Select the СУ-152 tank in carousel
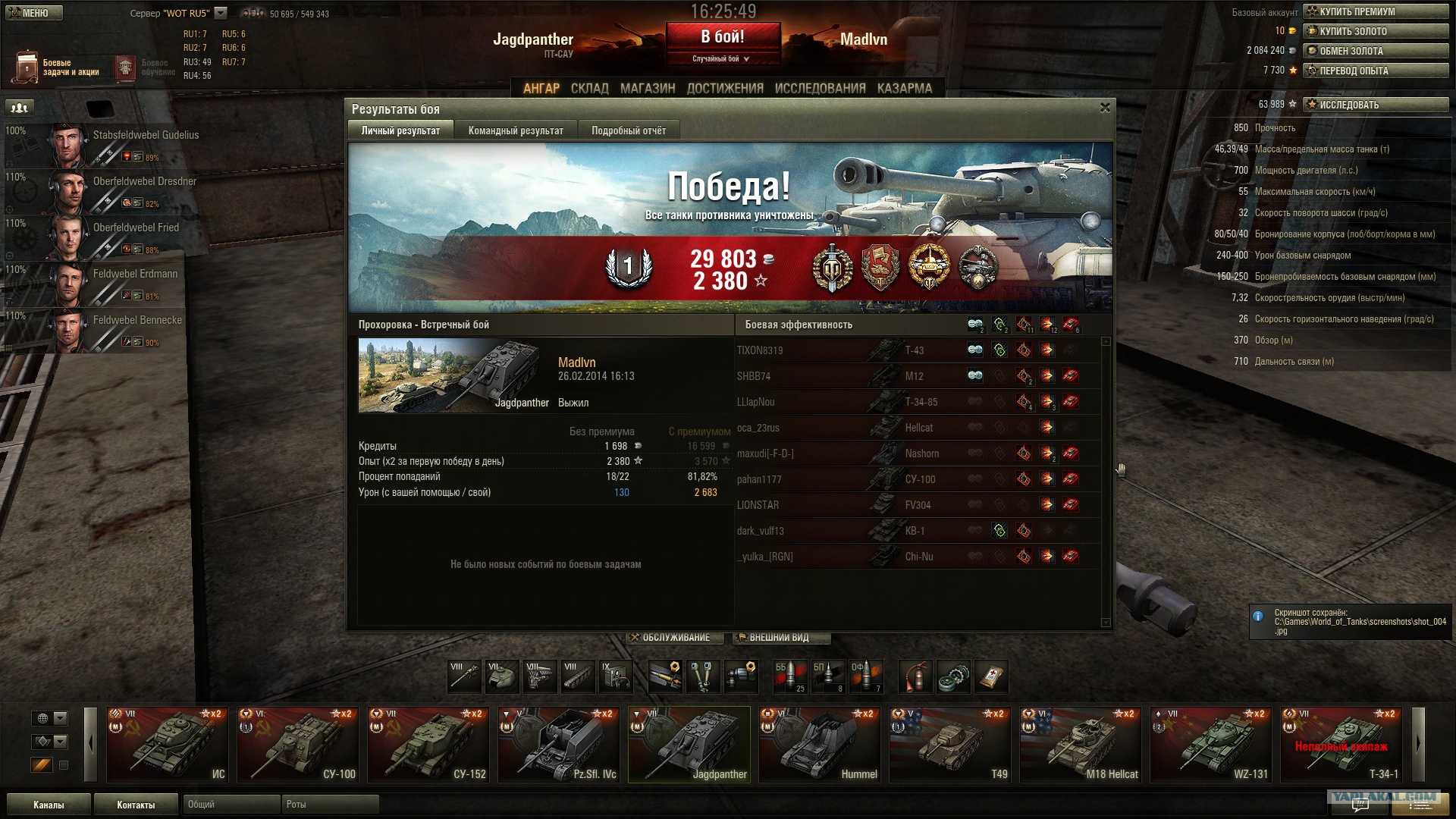Image resolution: width=1456 pixels, height=819 pixels. coord(428,744)
